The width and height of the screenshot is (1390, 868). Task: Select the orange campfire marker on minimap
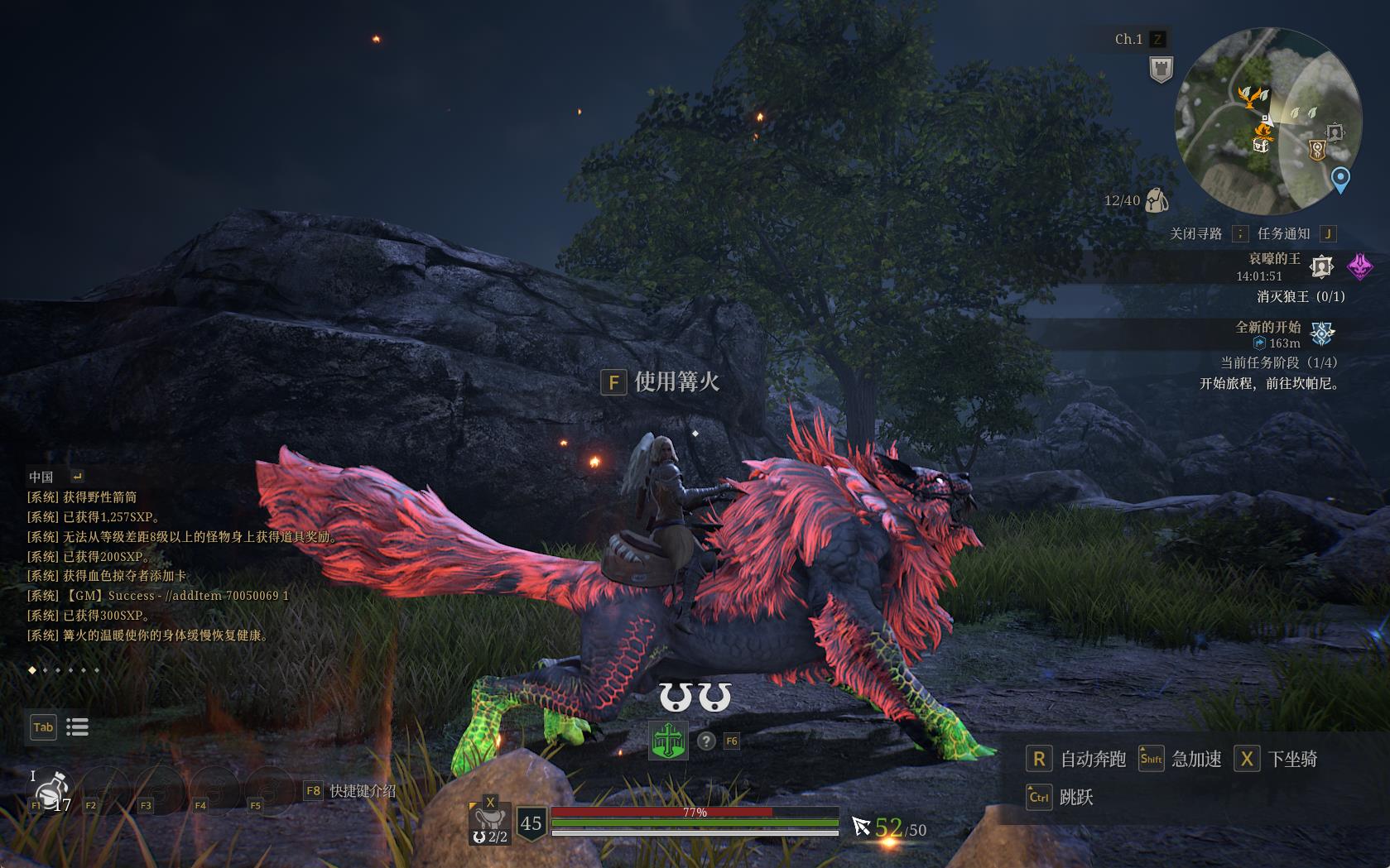tap(1263, 127)
